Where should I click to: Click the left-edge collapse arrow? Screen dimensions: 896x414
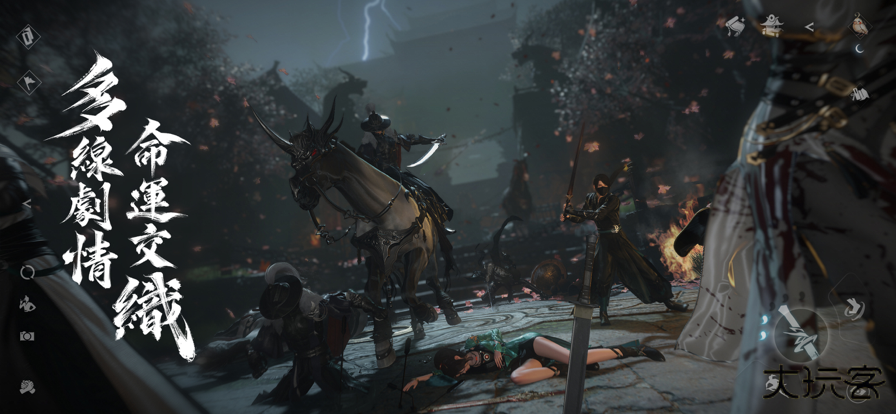[27, 204]
